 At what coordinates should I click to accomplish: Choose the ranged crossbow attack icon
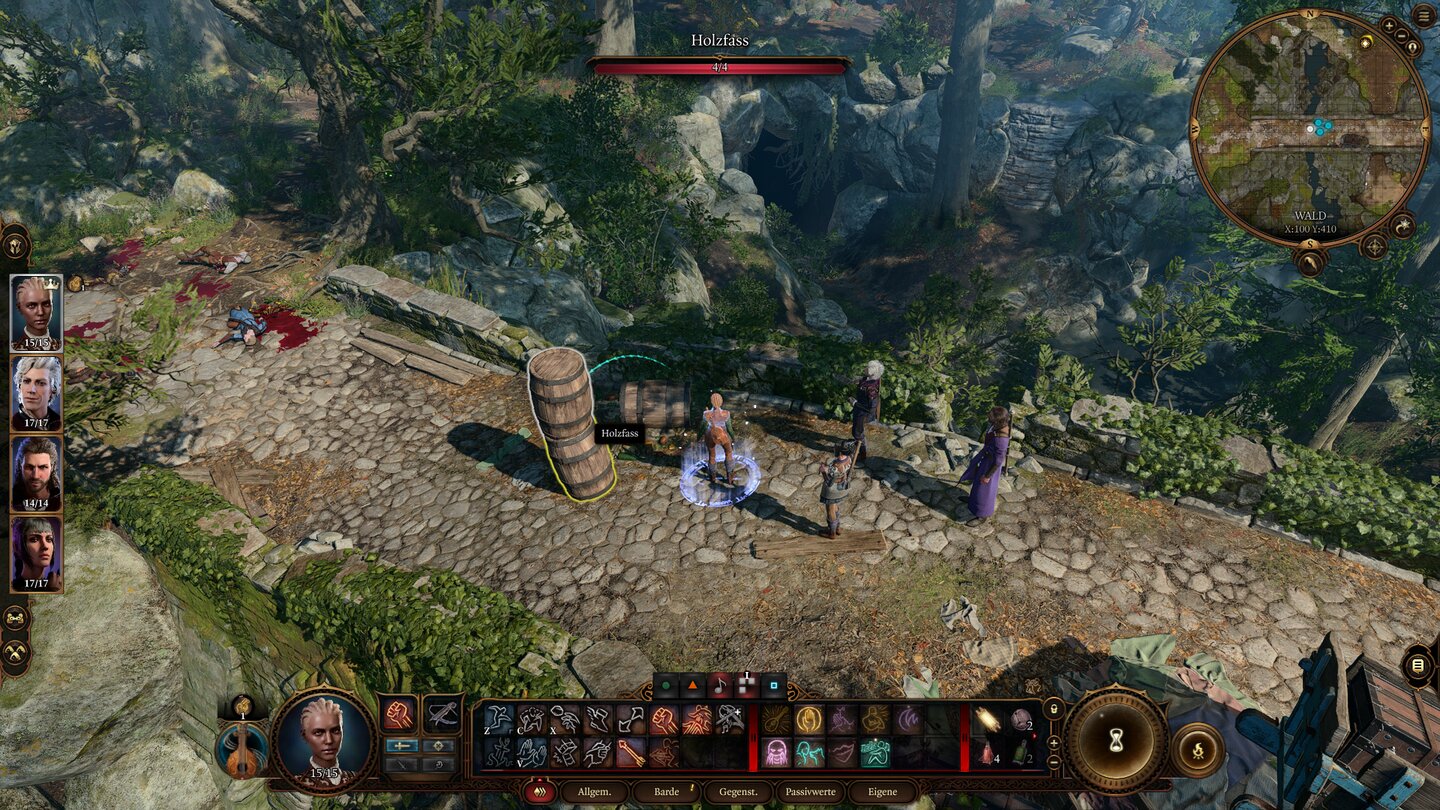(x=442, y=714)
